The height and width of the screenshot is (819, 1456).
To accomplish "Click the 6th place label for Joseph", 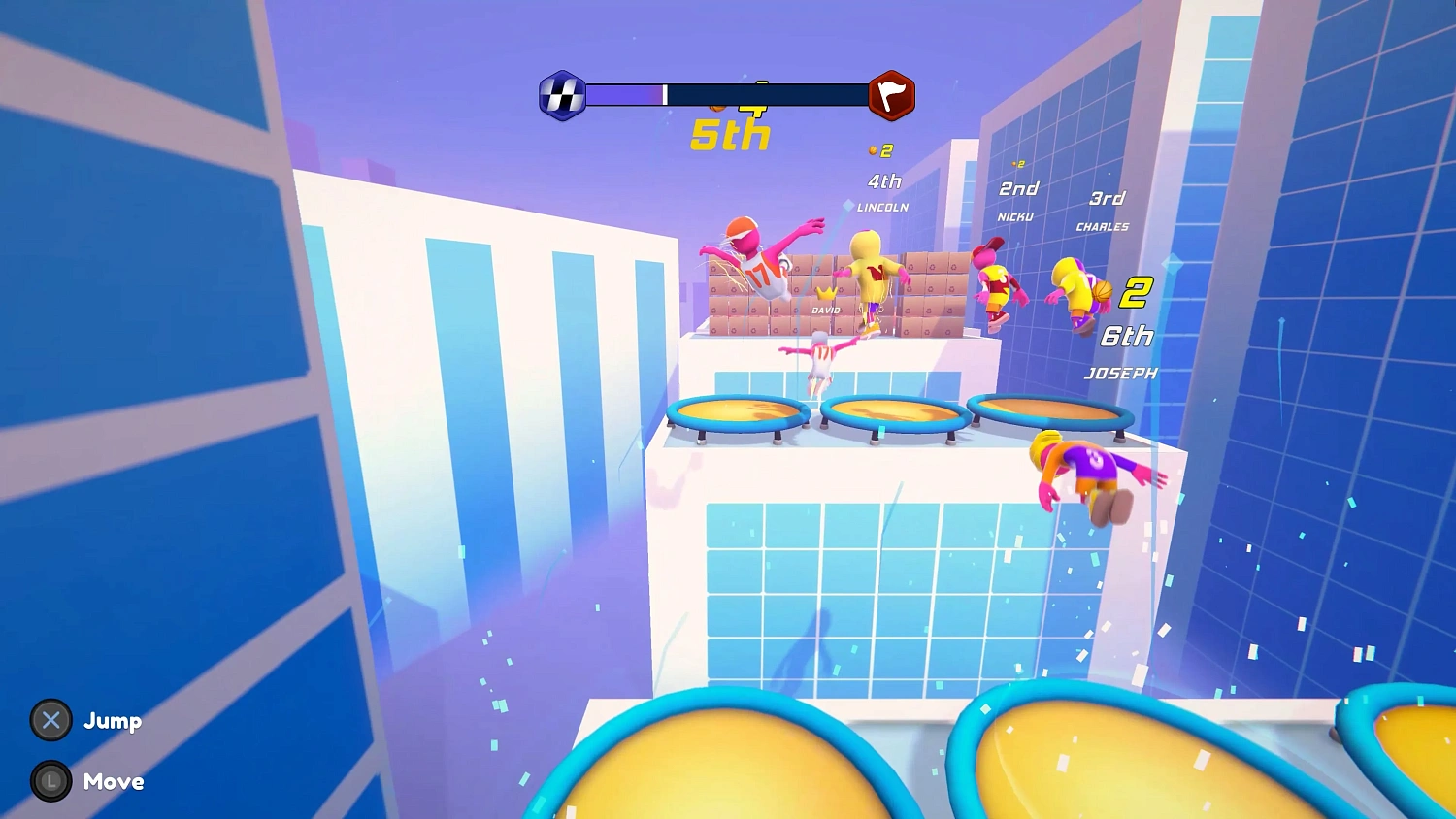I will tap(1127, 336).
